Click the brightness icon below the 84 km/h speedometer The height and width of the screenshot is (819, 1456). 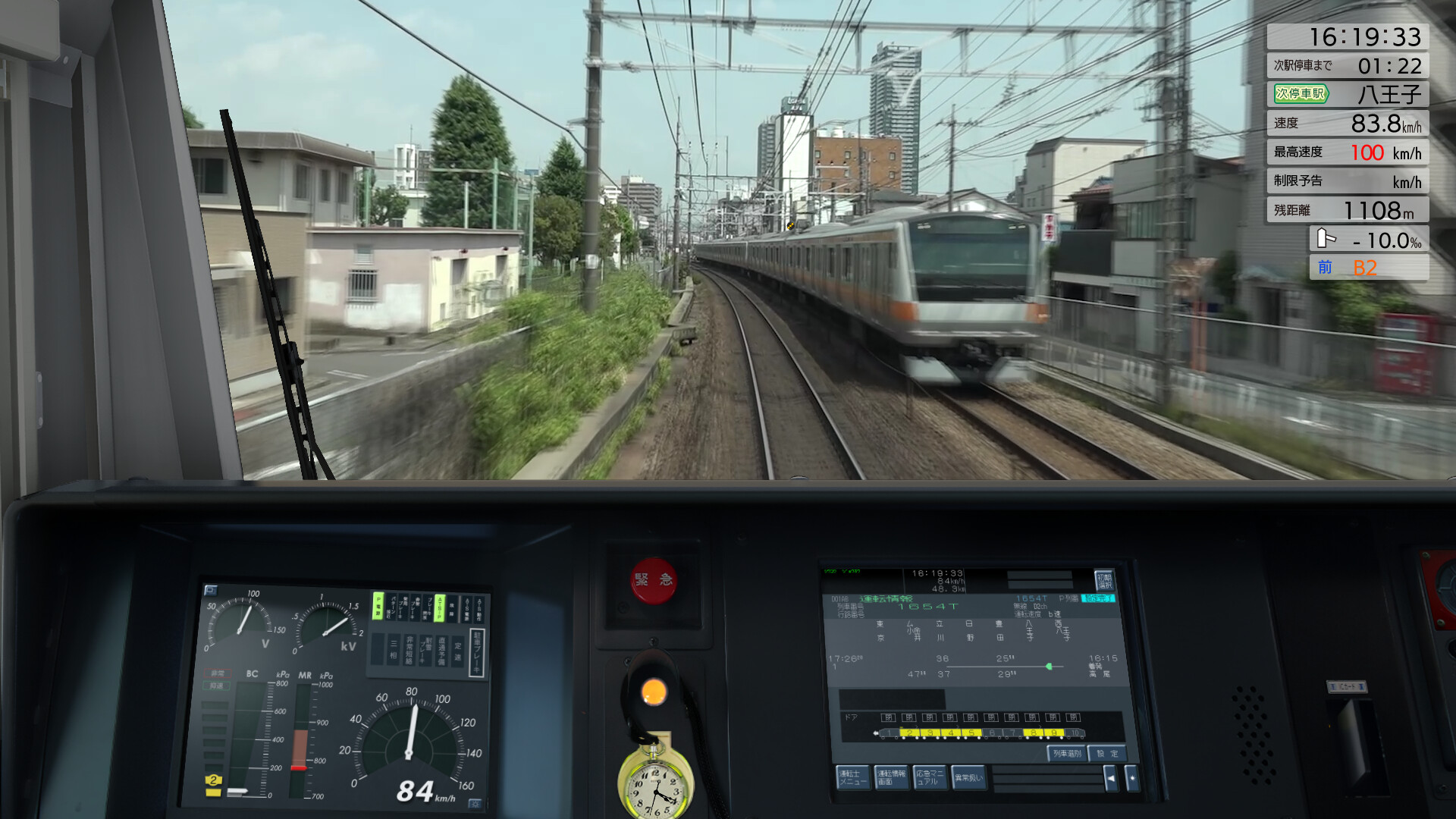click(475, 803)
